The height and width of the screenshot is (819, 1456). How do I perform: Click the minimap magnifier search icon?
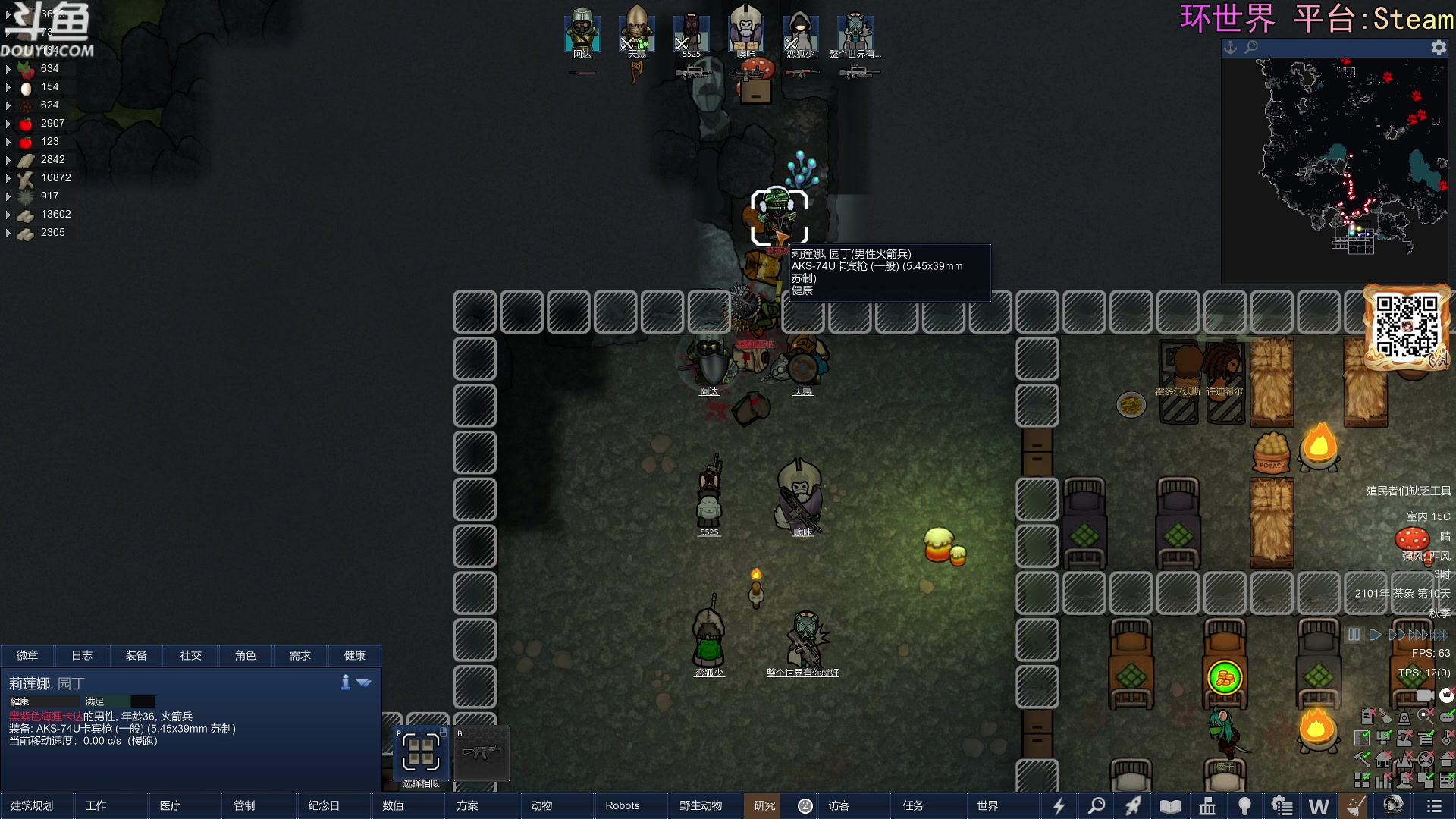tap(1251, 47)
